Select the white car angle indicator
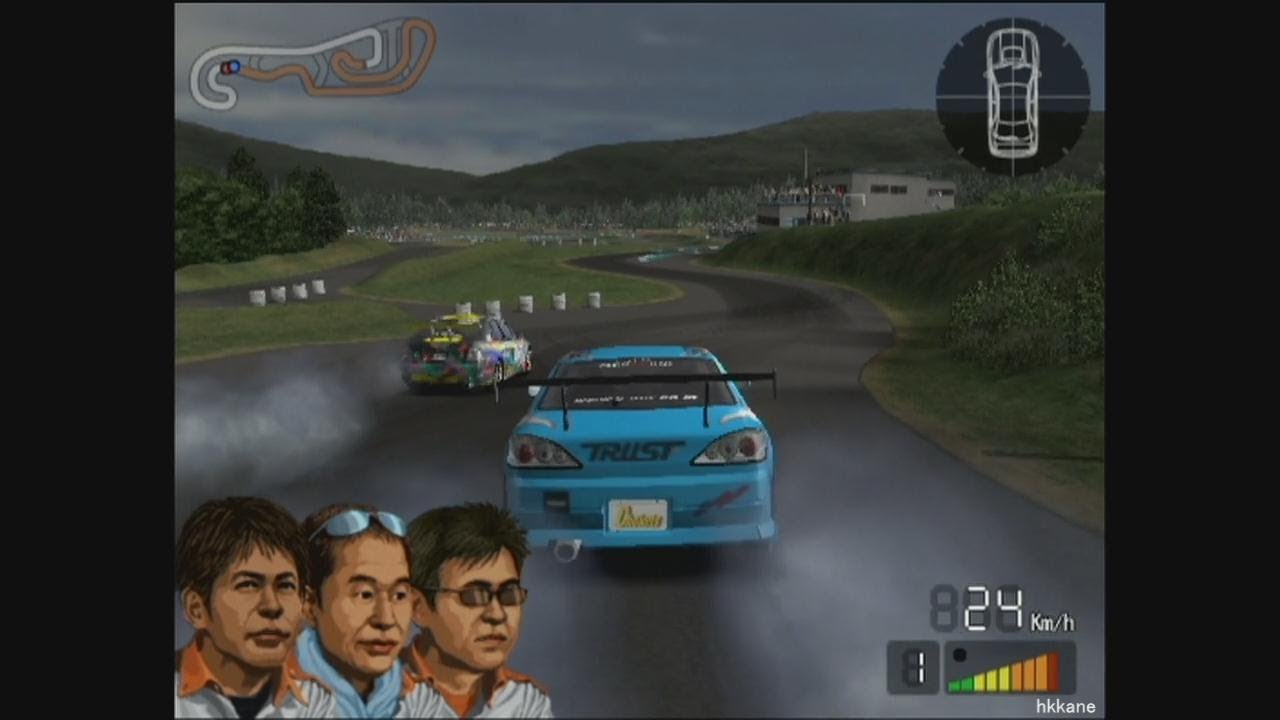 (x=1012, y=94)
